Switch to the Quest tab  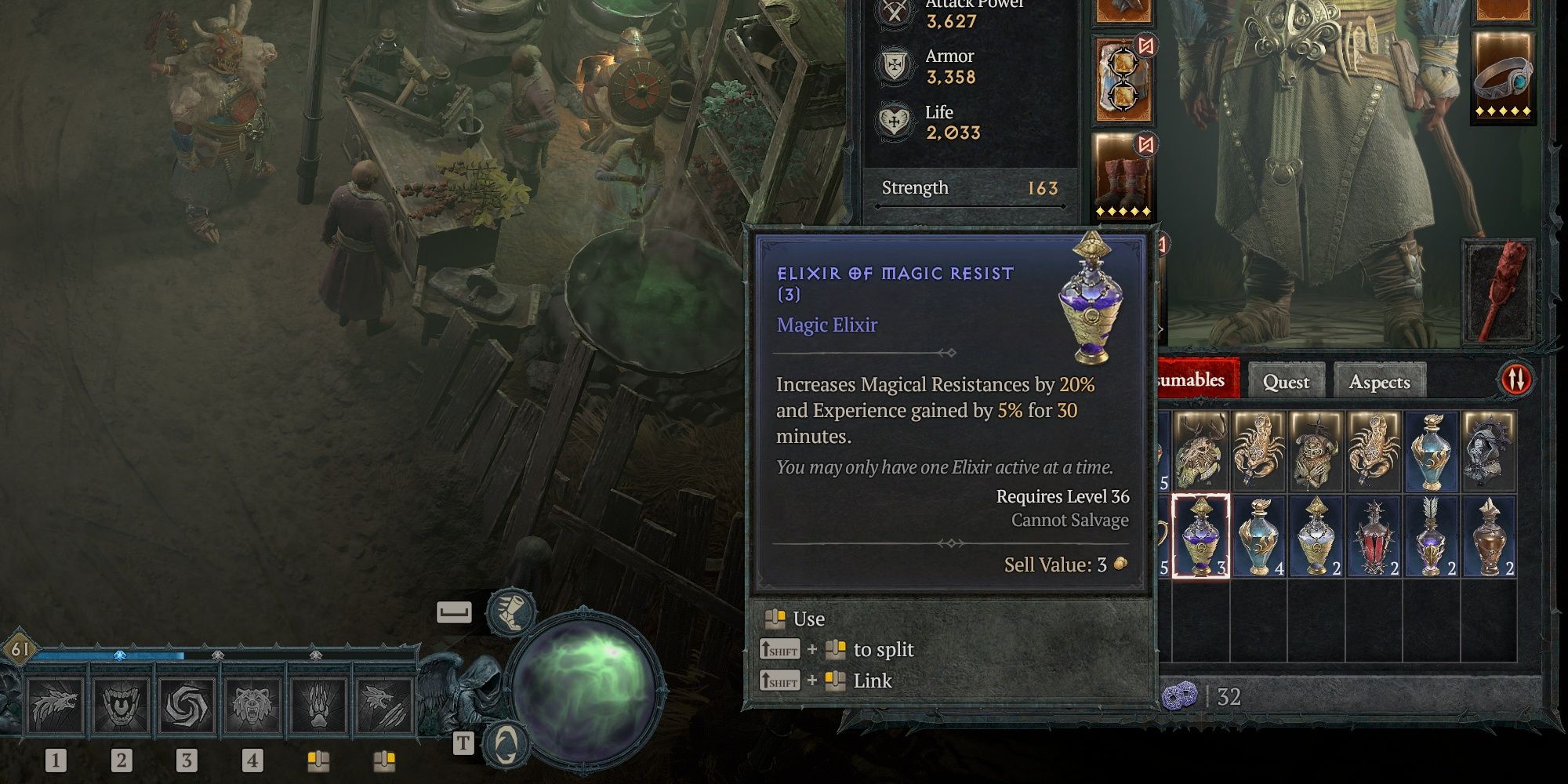(x=1286, y=382)
